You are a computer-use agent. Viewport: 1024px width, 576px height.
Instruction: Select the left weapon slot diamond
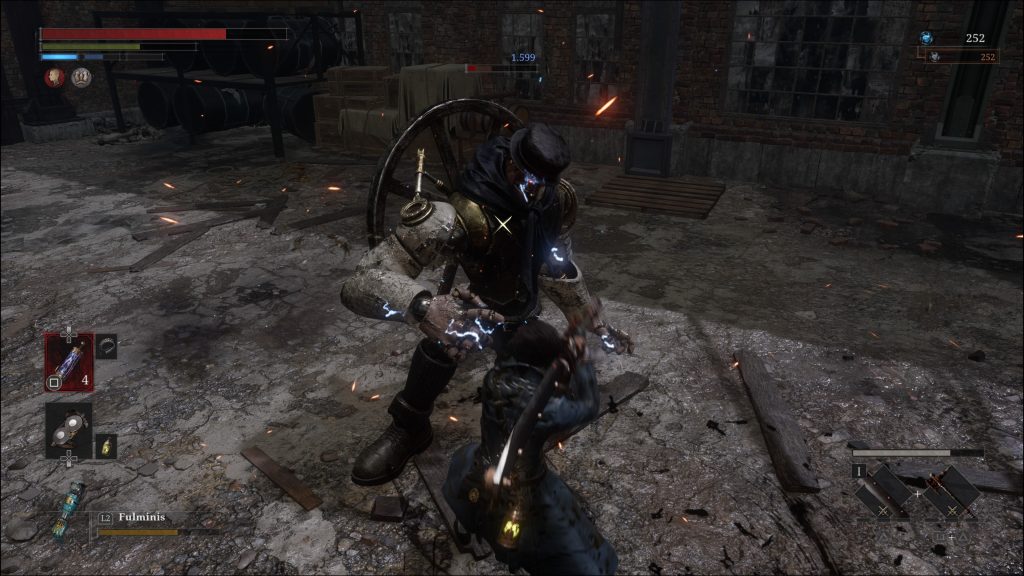point(883,492)
